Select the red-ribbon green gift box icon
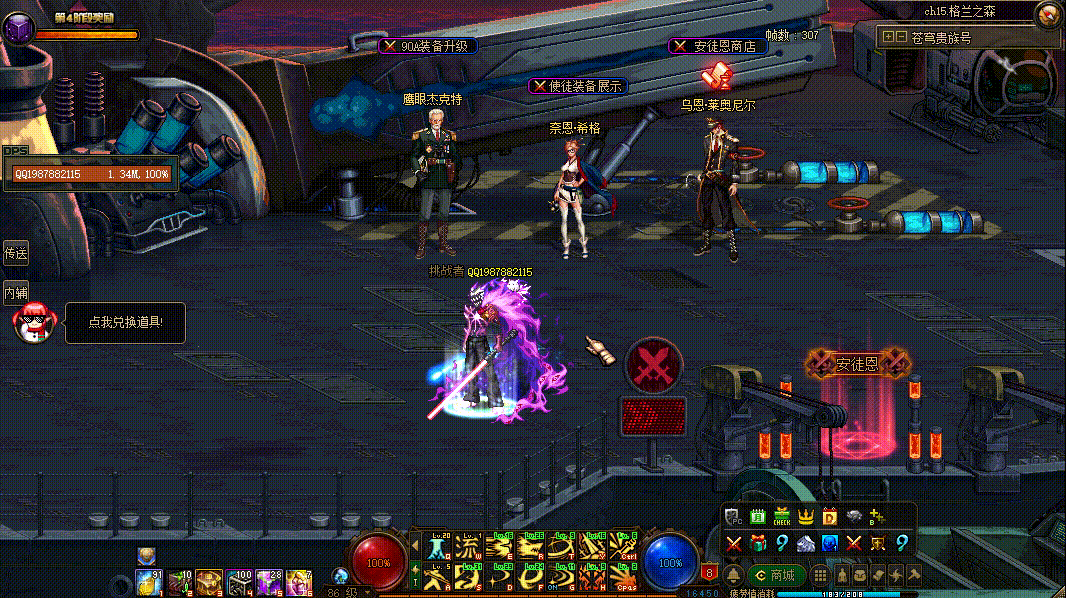1066x598 pixels. pyautogui.click(x=757, y=543)
